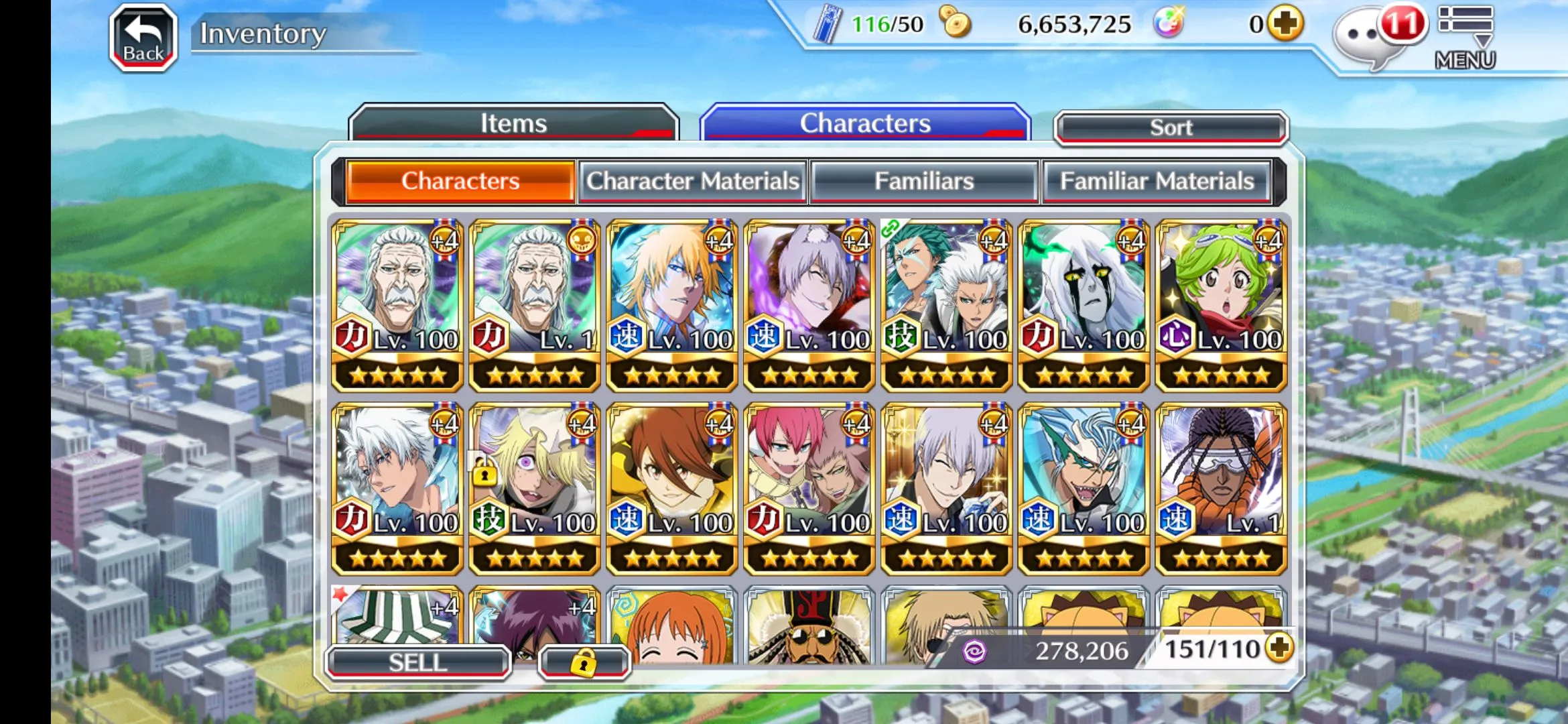Viewport: 1568px width, 724px height.
Task: View the Familiars sub-tab
Action: tap(924, 181)
